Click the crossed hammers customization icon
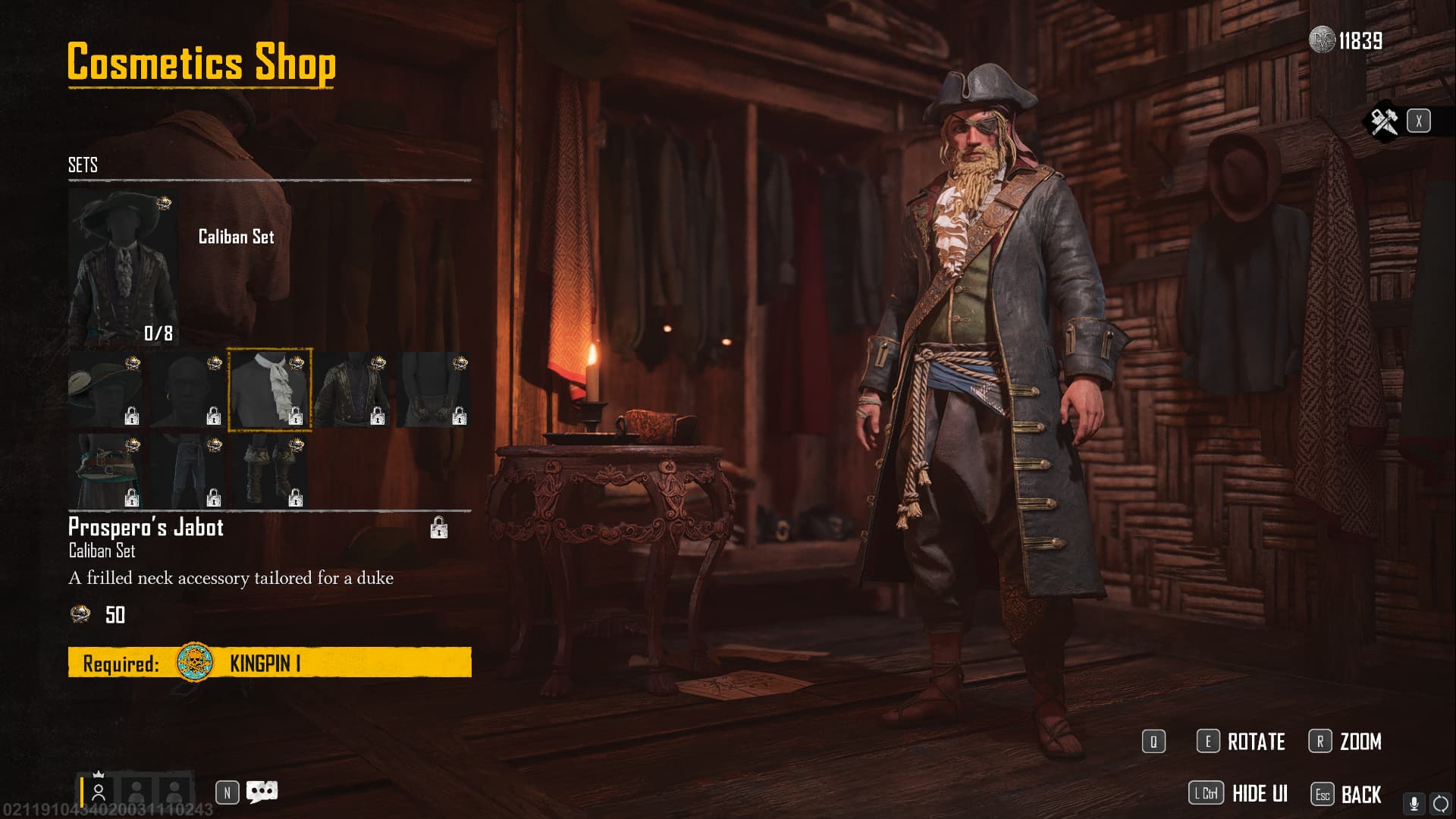Screen dimensions: 1456x819 click(x=1384, y=121)
